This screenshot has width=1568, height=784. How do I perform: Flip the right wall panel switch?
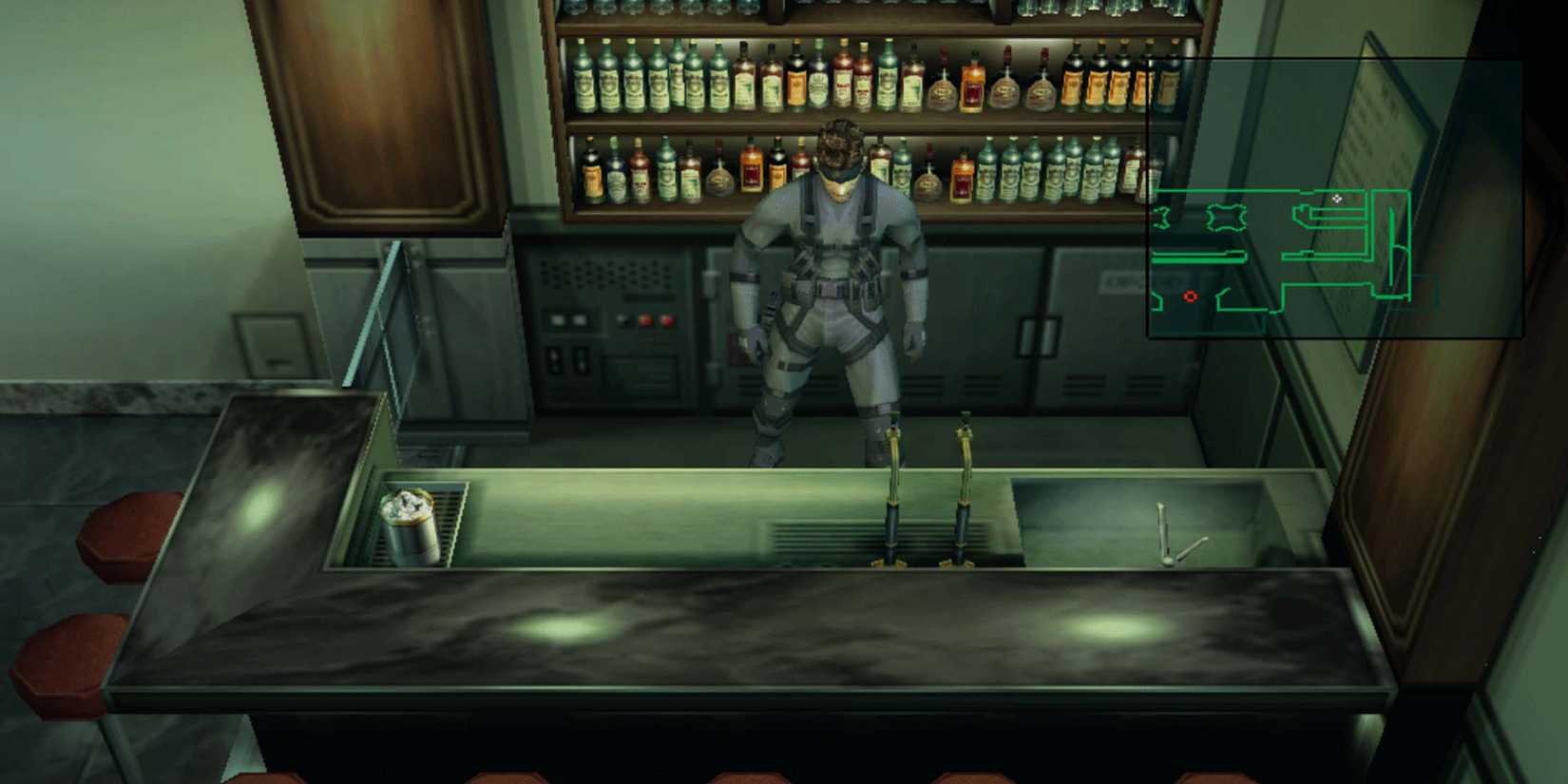coord(580,359)
